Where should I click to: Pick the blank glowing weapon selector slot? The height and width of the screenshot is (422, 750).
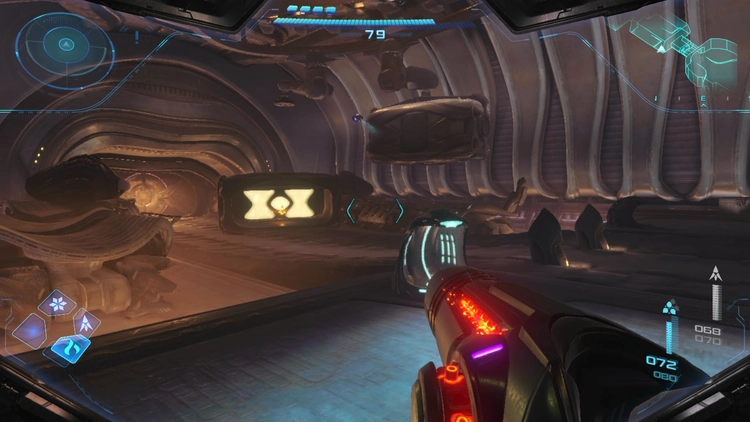[x=30, y=329]
